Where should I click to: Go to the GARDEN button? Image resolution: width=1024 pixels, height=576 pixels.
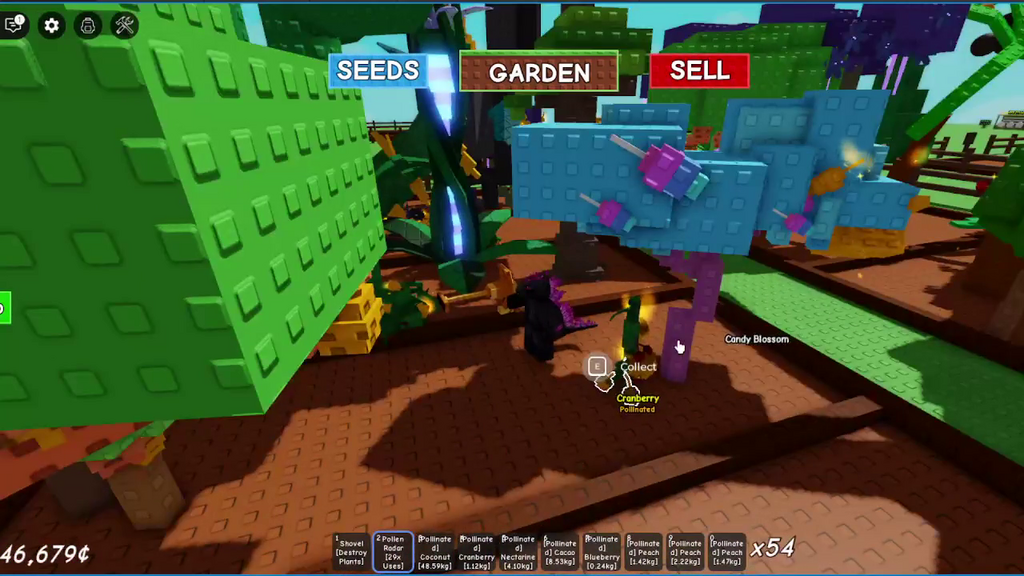(x=539, y=72)
